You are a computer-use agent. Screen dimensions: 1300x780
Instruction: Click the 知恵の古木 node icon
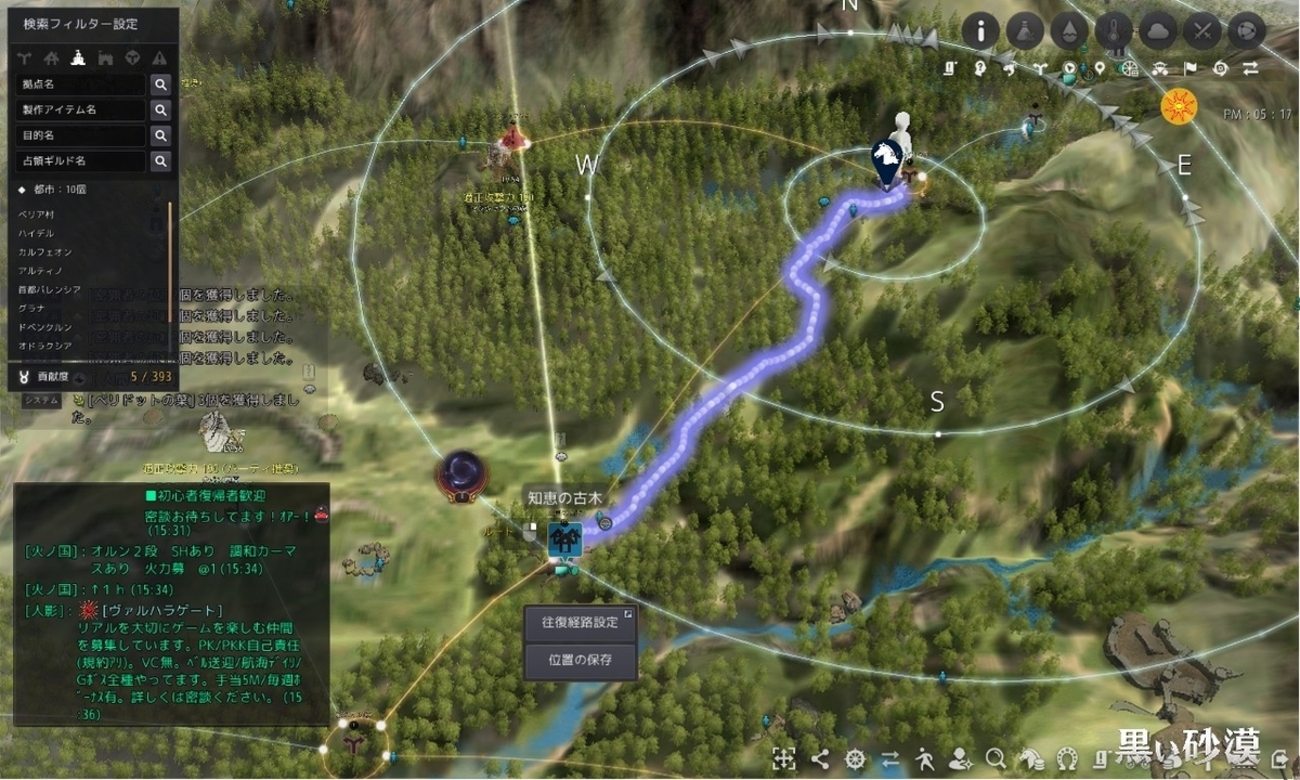click(x=564, y=540)
